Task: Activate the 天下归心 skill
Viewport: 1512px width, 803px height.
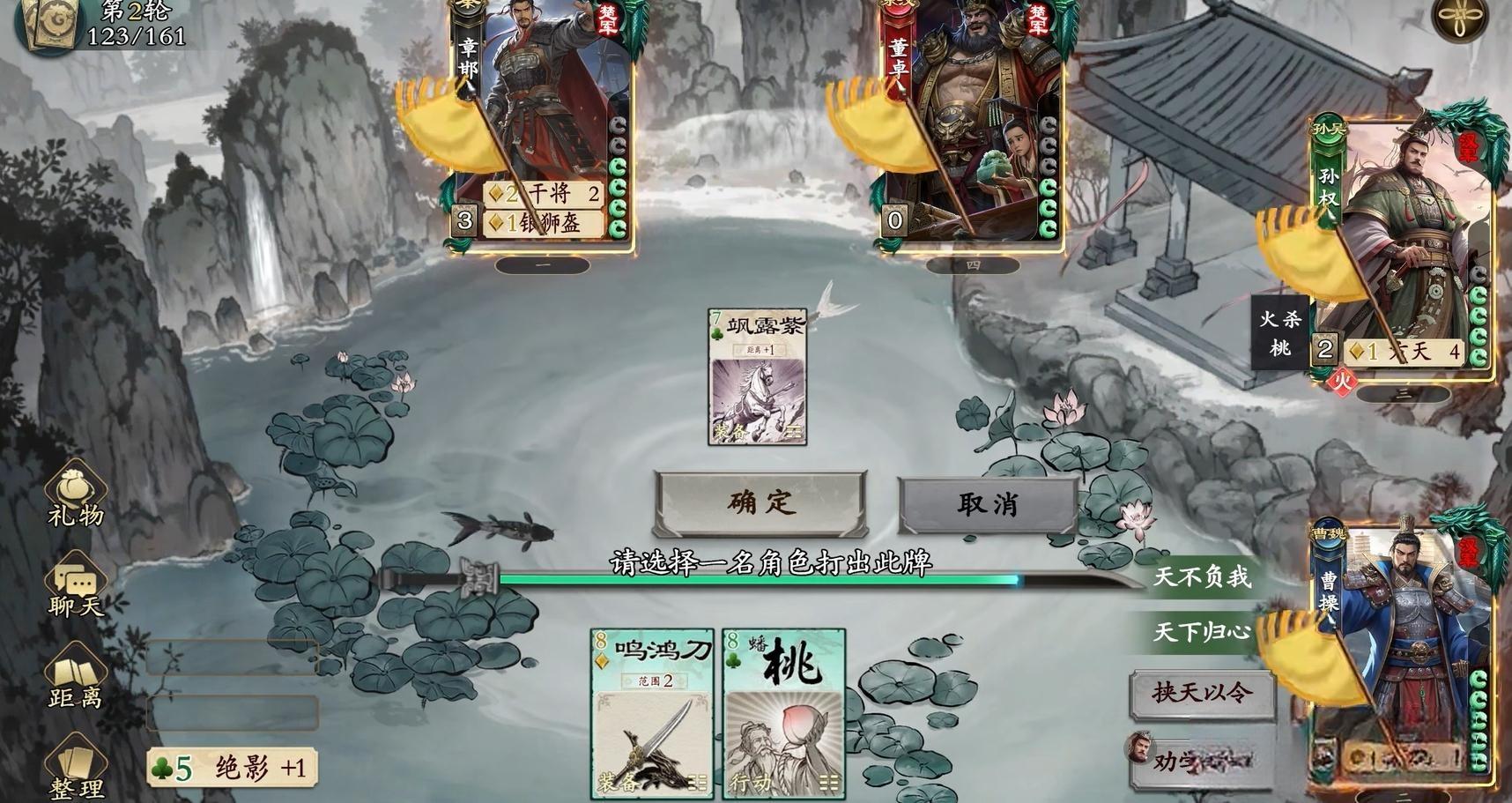Action: click(x=1202, y=632)
